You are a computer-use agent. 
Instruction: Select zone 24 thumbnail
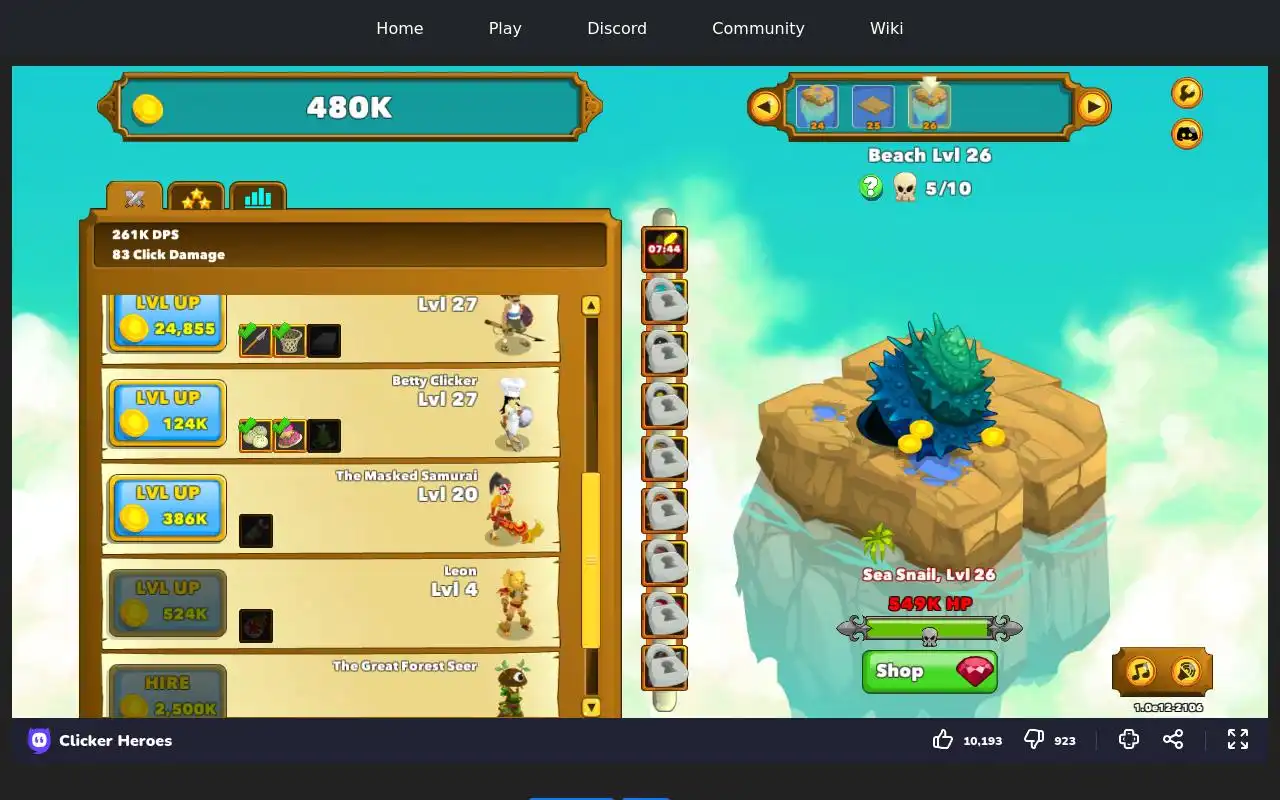[x=817, y=107]
